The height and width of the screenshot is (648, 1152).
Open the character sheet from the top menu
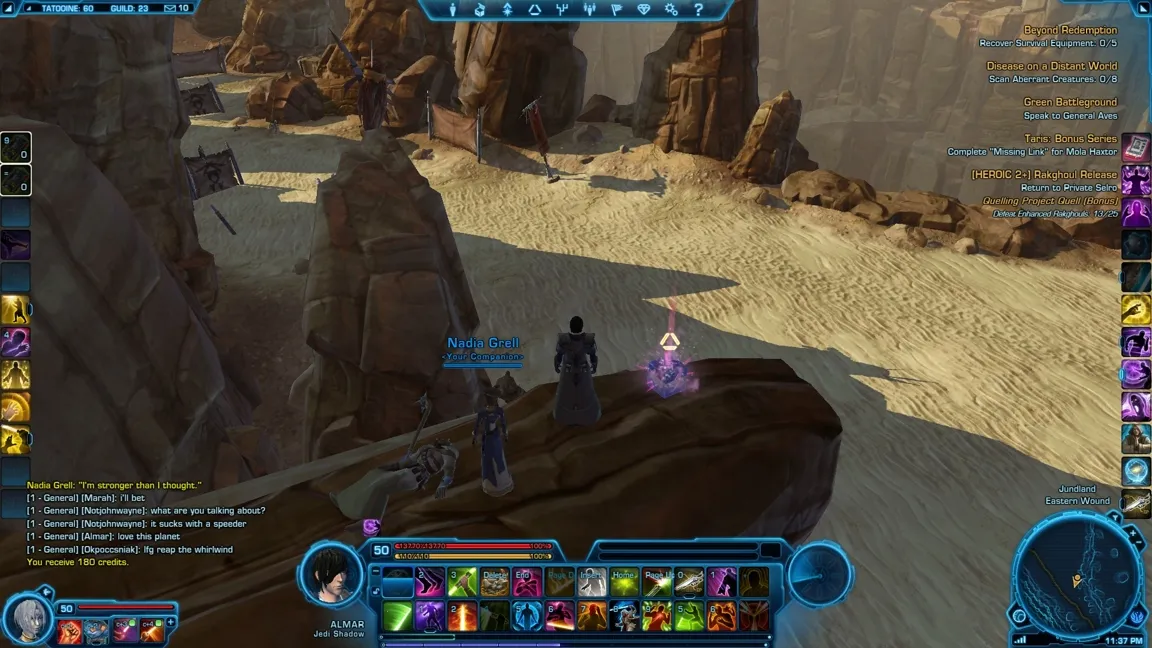pyautogui.click(x=453, y=10)
